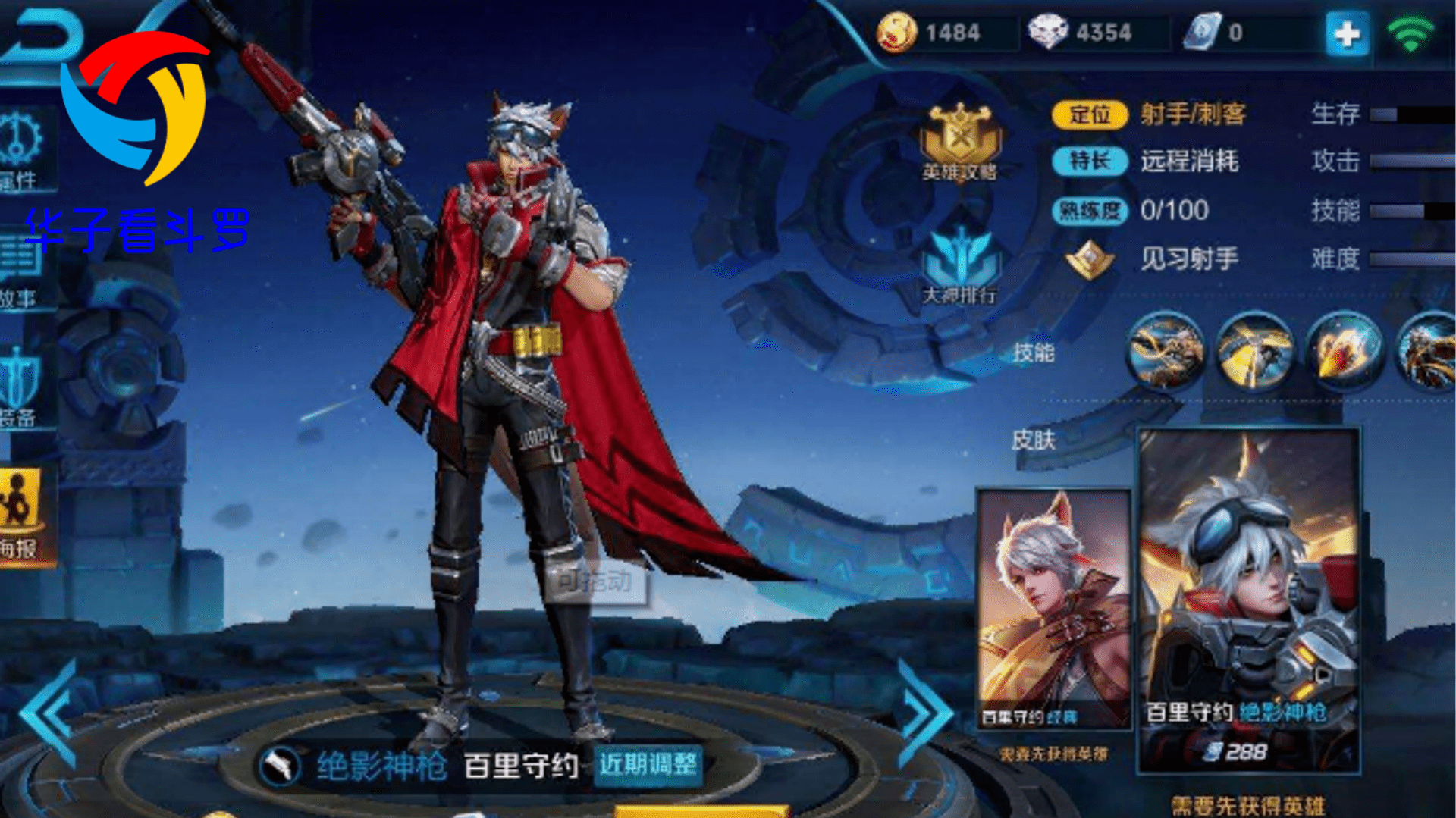
Task: View the 大神排行 ranking
Action: [960, 265]
